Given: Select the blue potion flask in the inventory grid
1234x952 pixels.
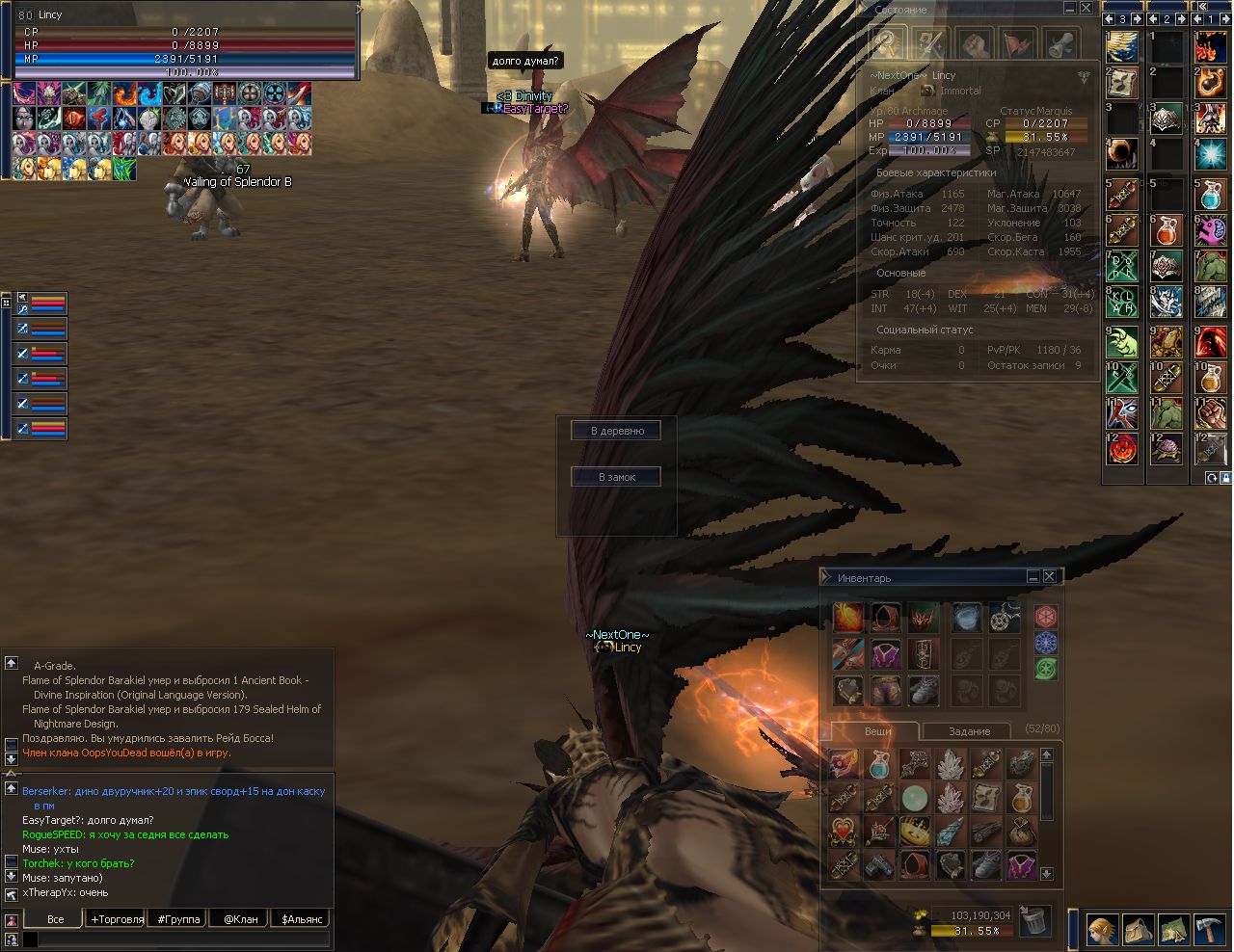Looking at the screenshot, I should (x=878, y=765).
